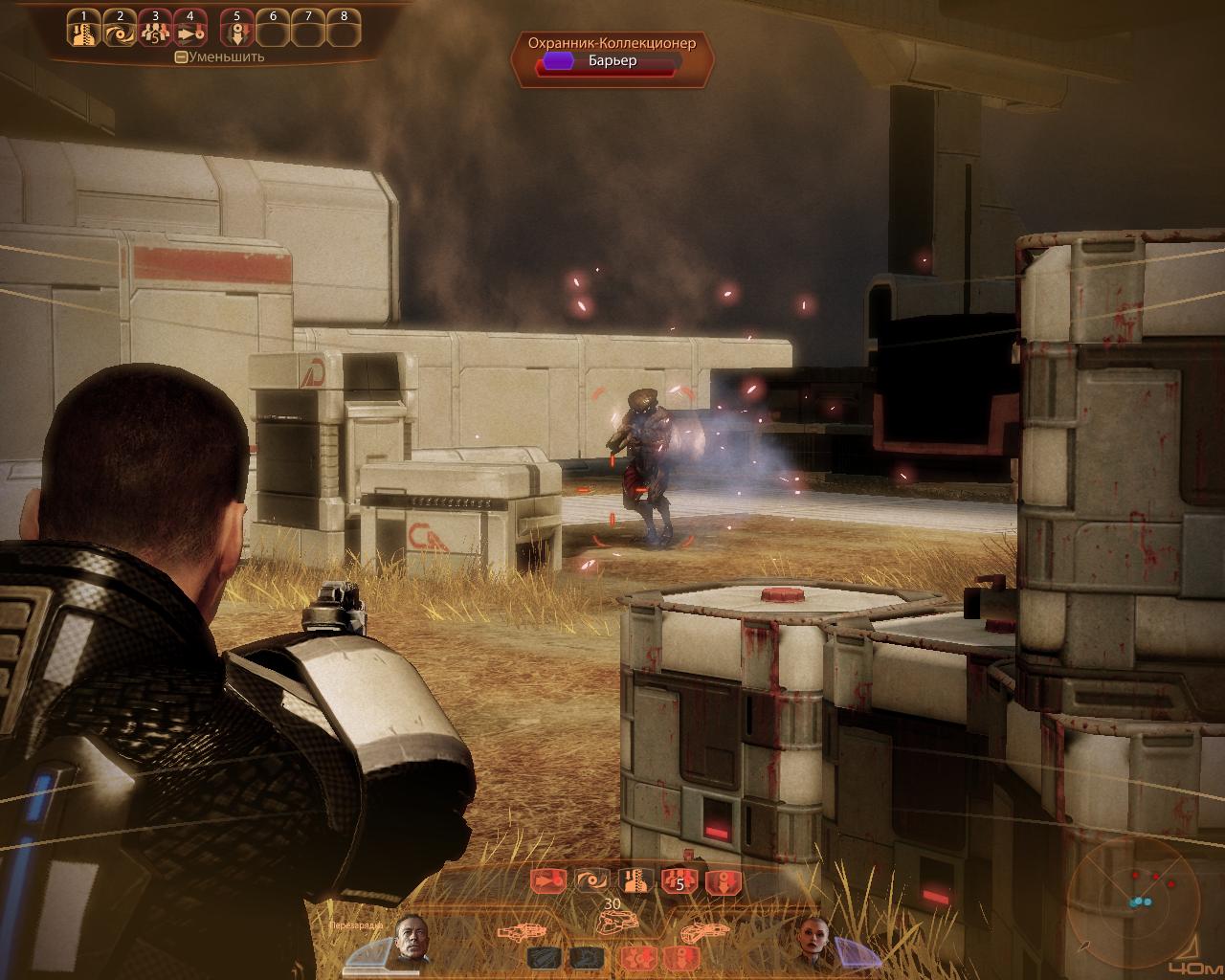Select the squad power in hotkey slot 3
This screenshot has width=1225, height=980.
(155, 33)
